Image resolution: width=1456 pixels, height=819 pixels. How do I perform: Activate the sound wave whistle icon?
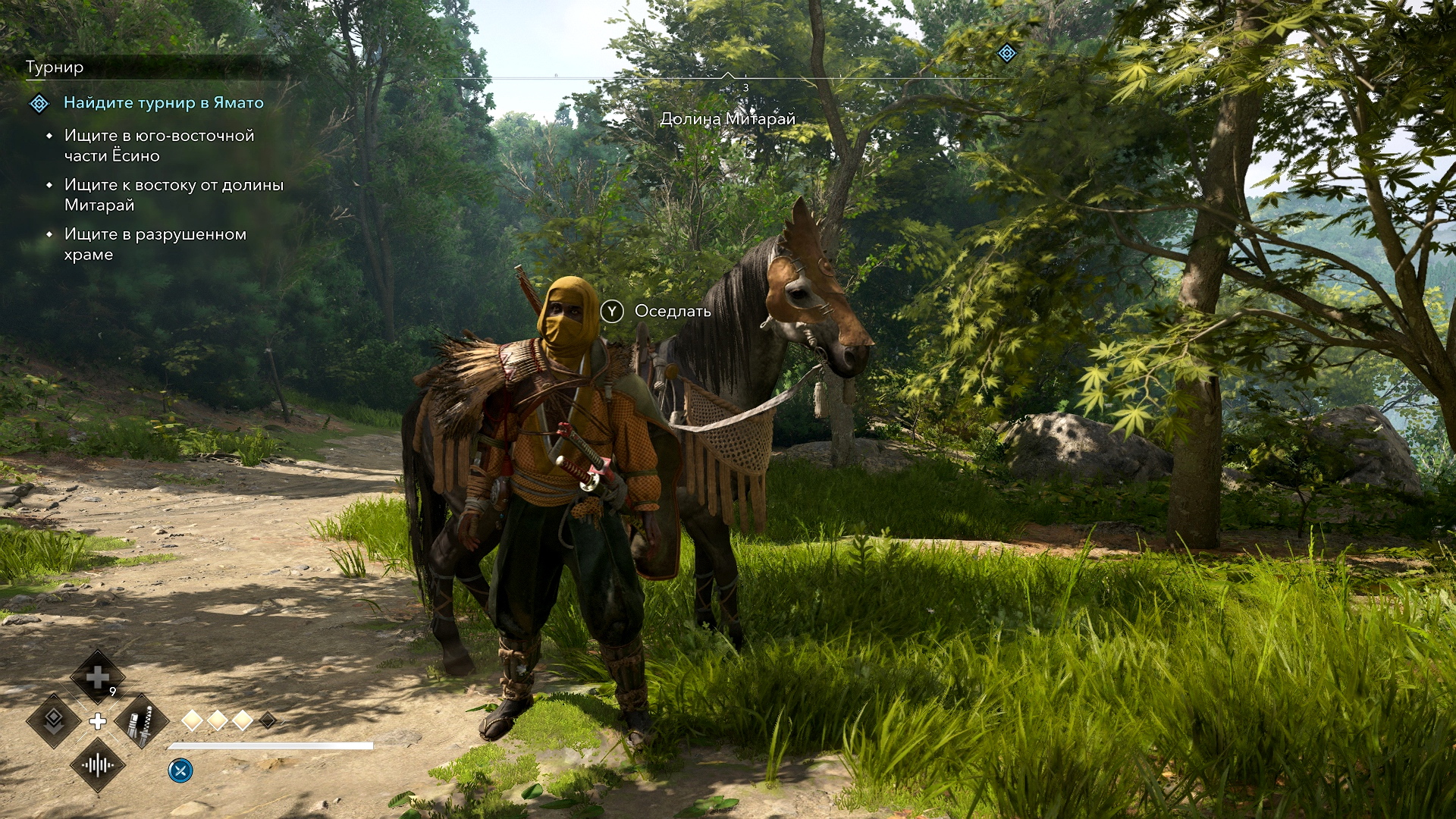tap(98, 765)
